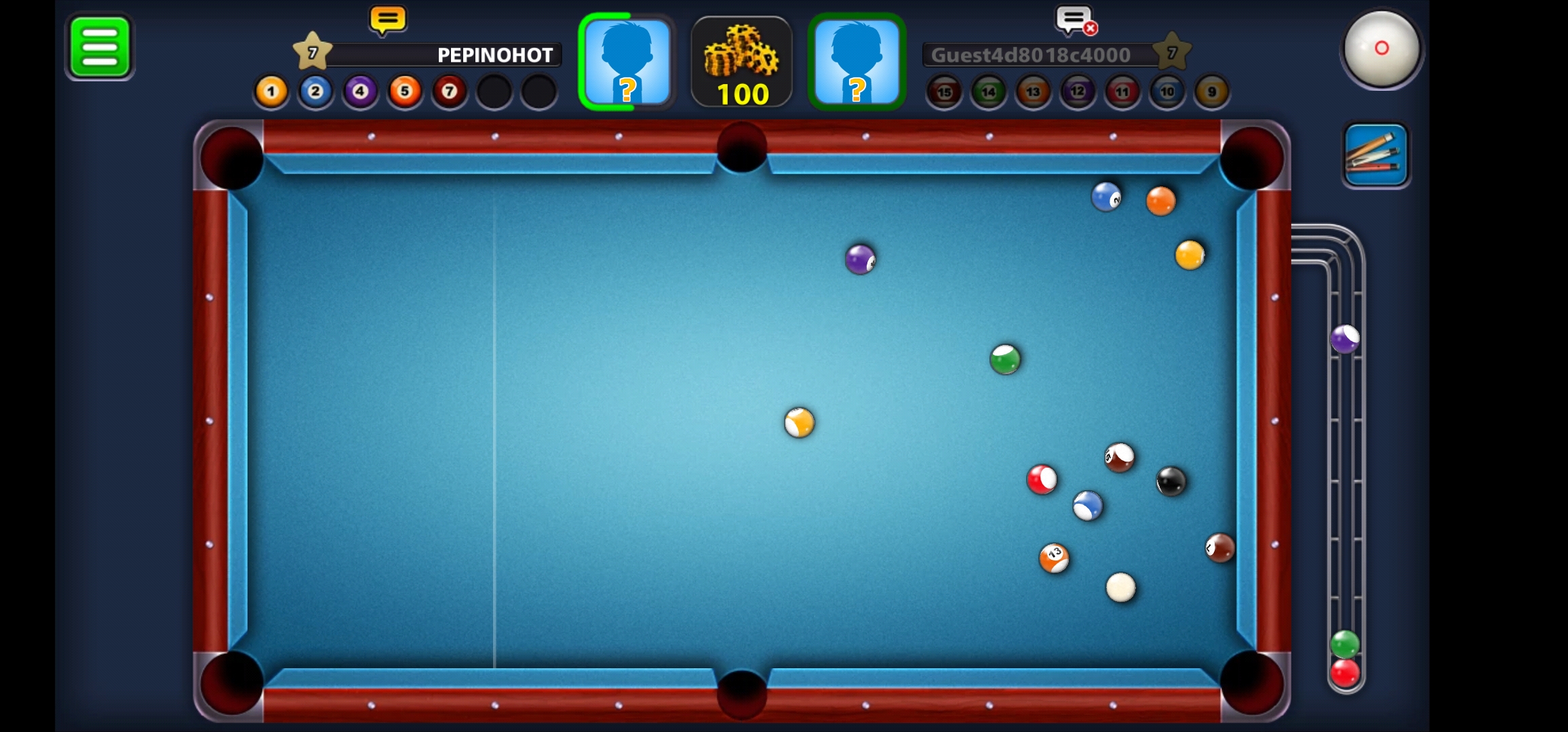Open the green hamburger menu

(100, 47)
